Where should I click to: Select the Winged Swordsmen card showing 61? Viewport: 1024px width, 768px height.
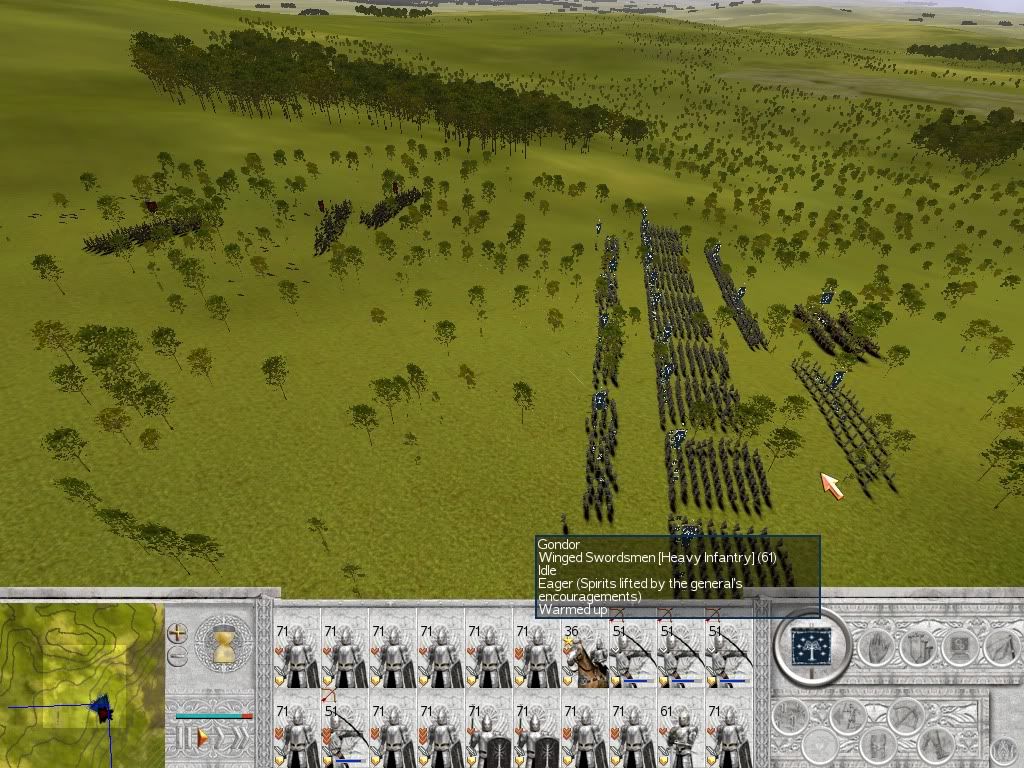tap(681, 735)
